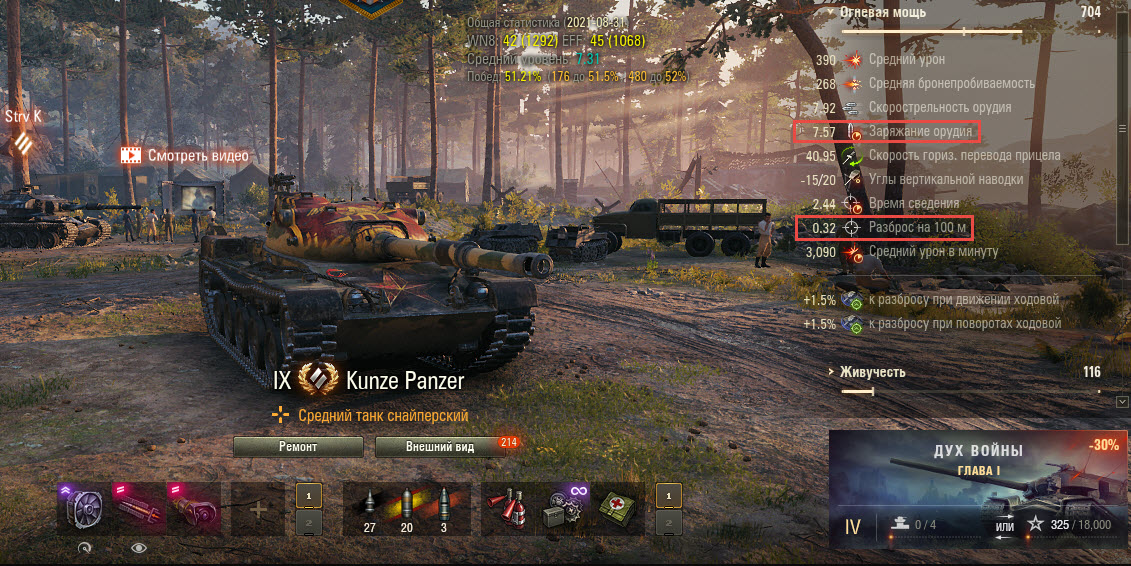This screenshot has height=566, width=1131.
Task: Choose the shell slot with 20 rounds
Action: point(407,509)
